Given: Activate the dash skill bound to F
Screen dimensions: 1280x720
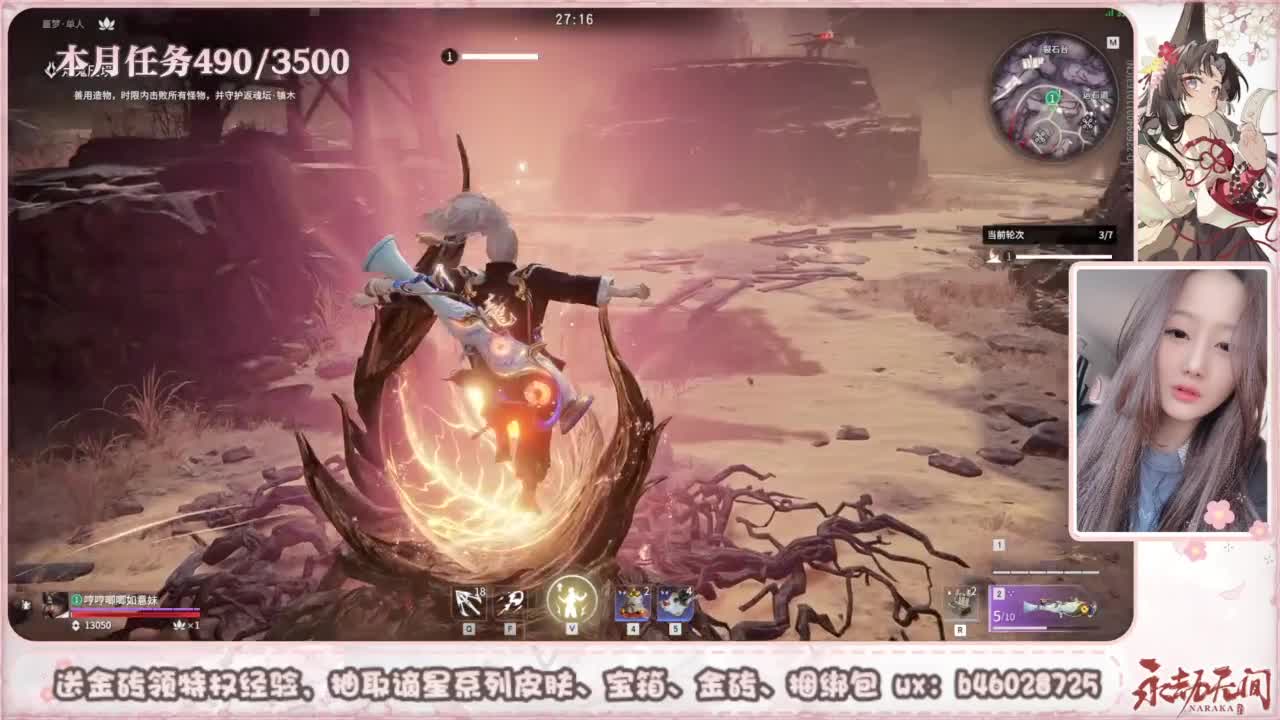Looking at the screenshot, I should (512, 601).
